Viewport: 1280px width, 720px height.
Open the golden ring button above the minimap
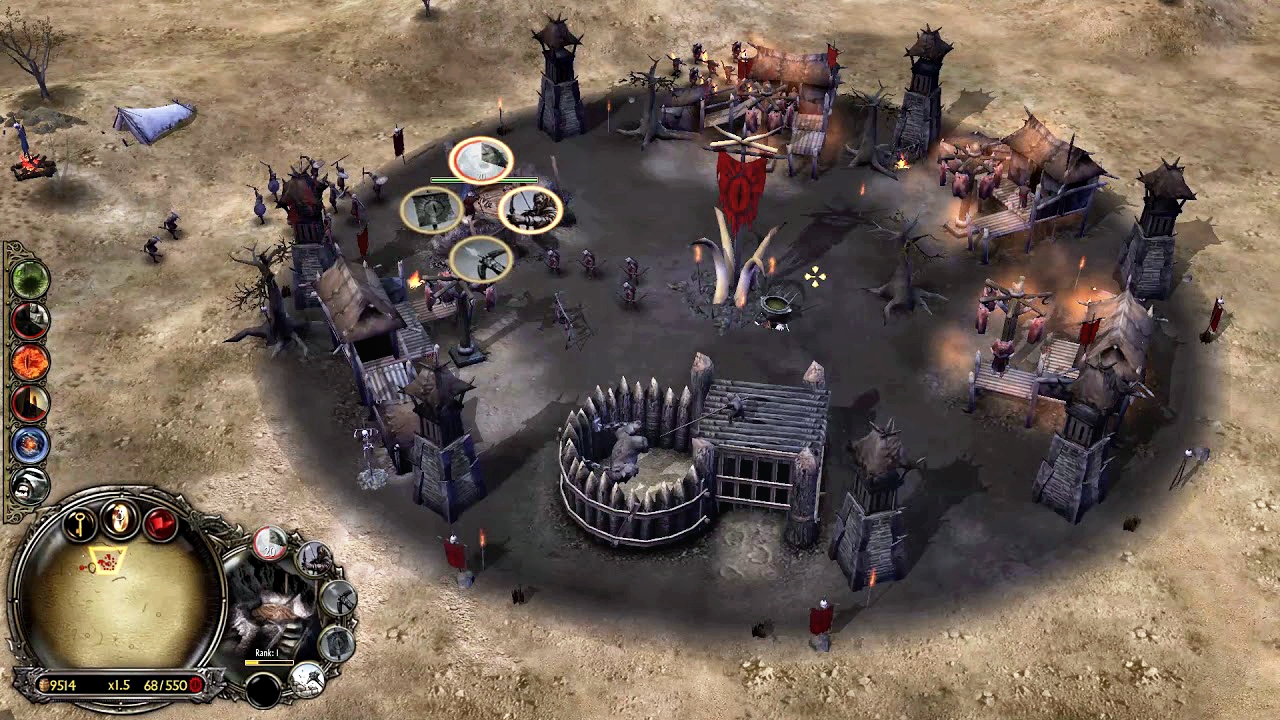pos(120,518)
